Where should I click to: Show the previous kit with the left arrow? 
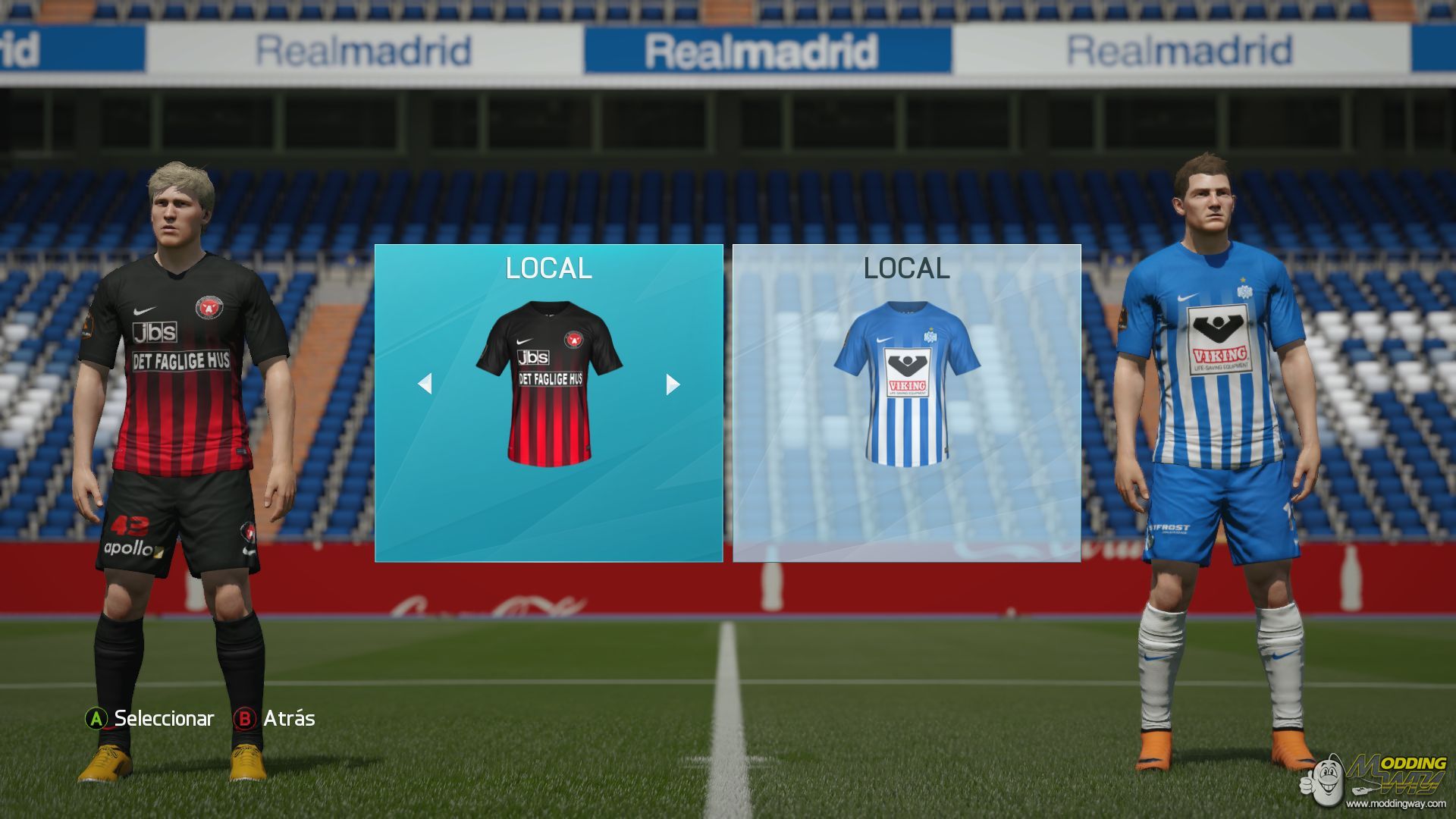(425, 384)
